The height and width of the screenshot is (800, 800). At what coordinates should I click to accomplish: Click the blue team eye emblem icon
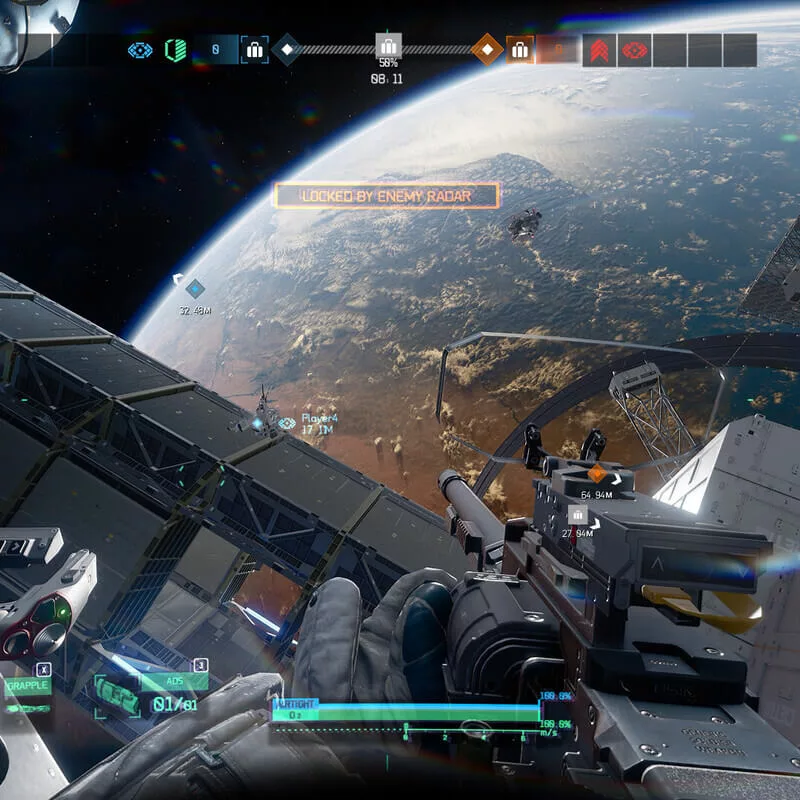click(140, 49)
